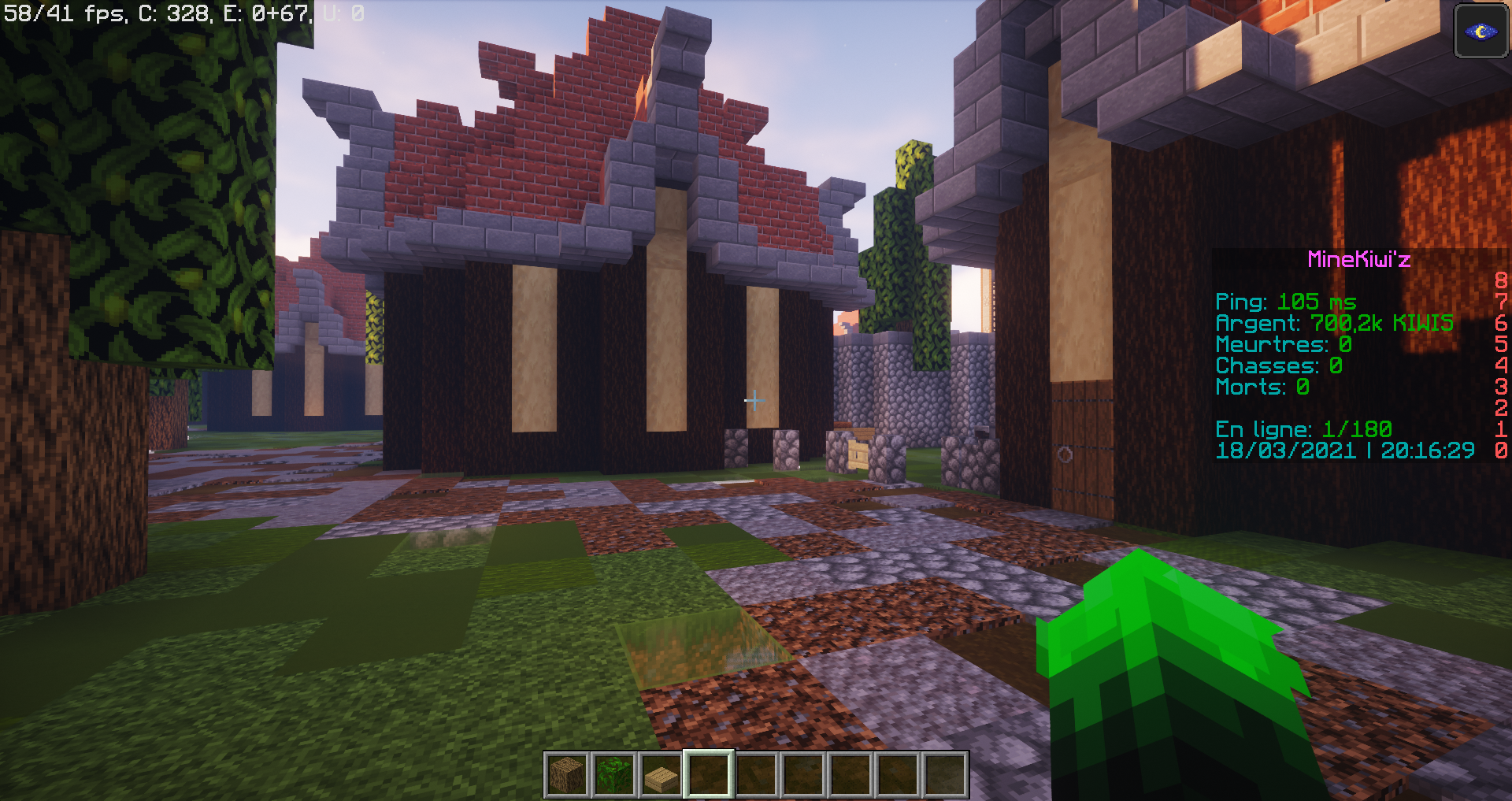Select the oak log hotbar slot
1512x801 pixels.
(x=568, y=775)
